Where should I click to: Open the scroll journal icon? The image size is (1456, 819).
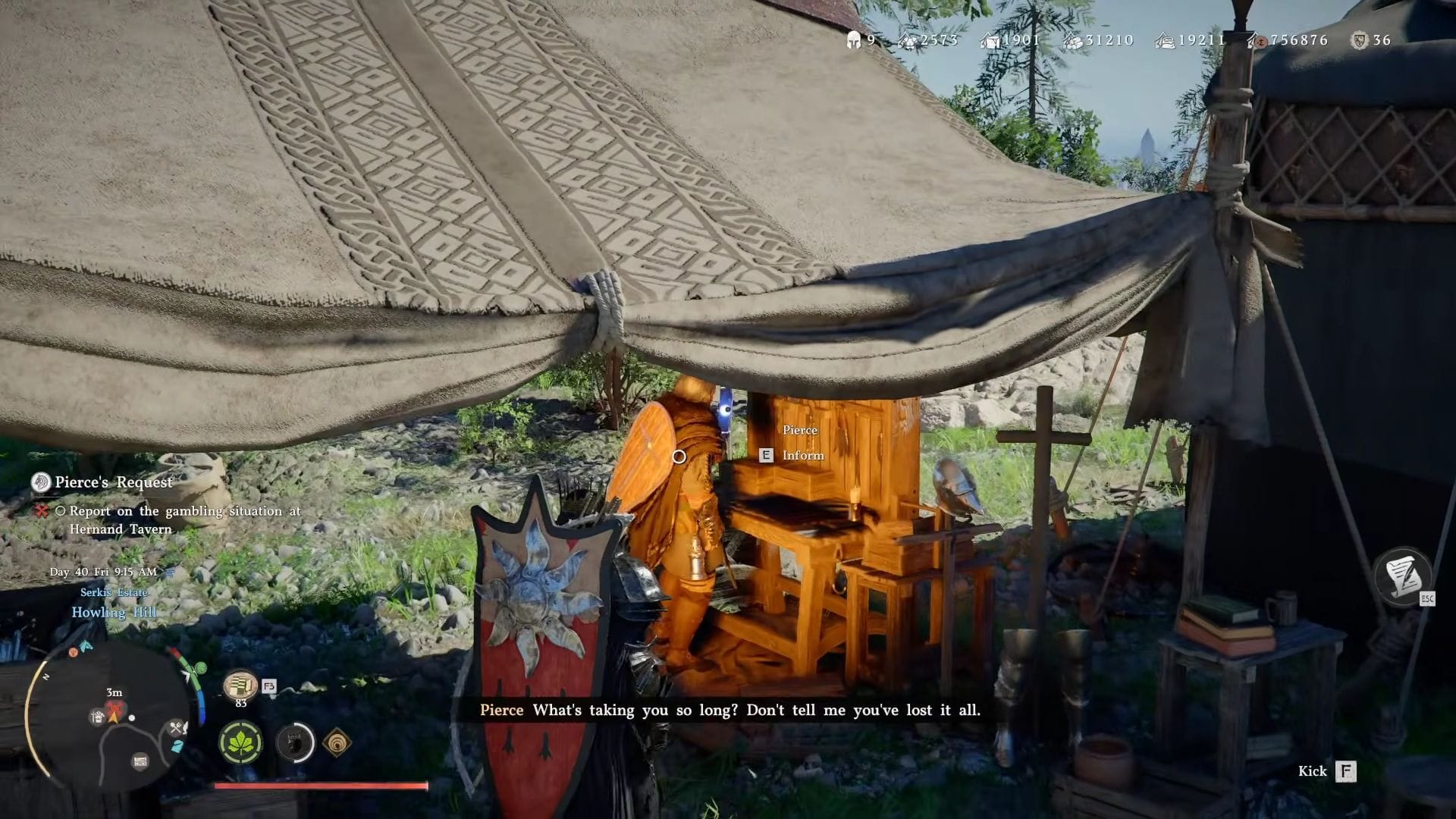coord(1402,576)
